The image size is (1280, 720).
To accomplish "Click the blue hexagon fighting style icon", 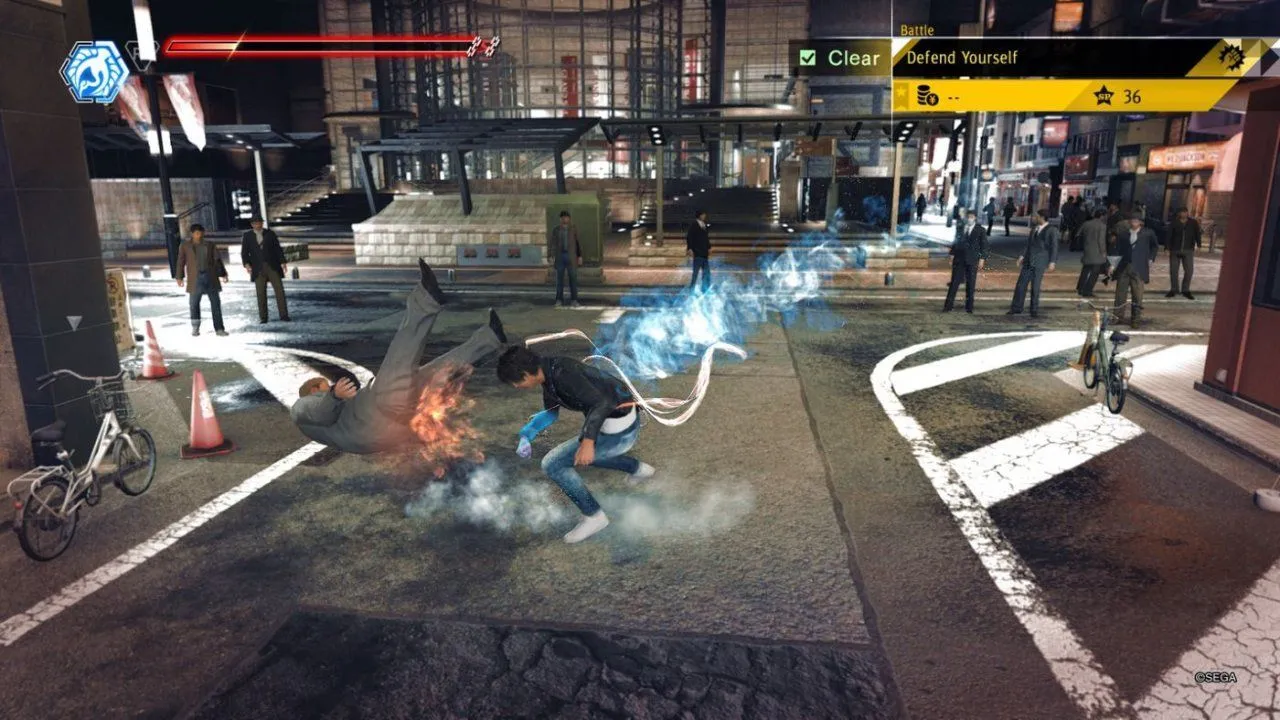I will pos(95,71).
